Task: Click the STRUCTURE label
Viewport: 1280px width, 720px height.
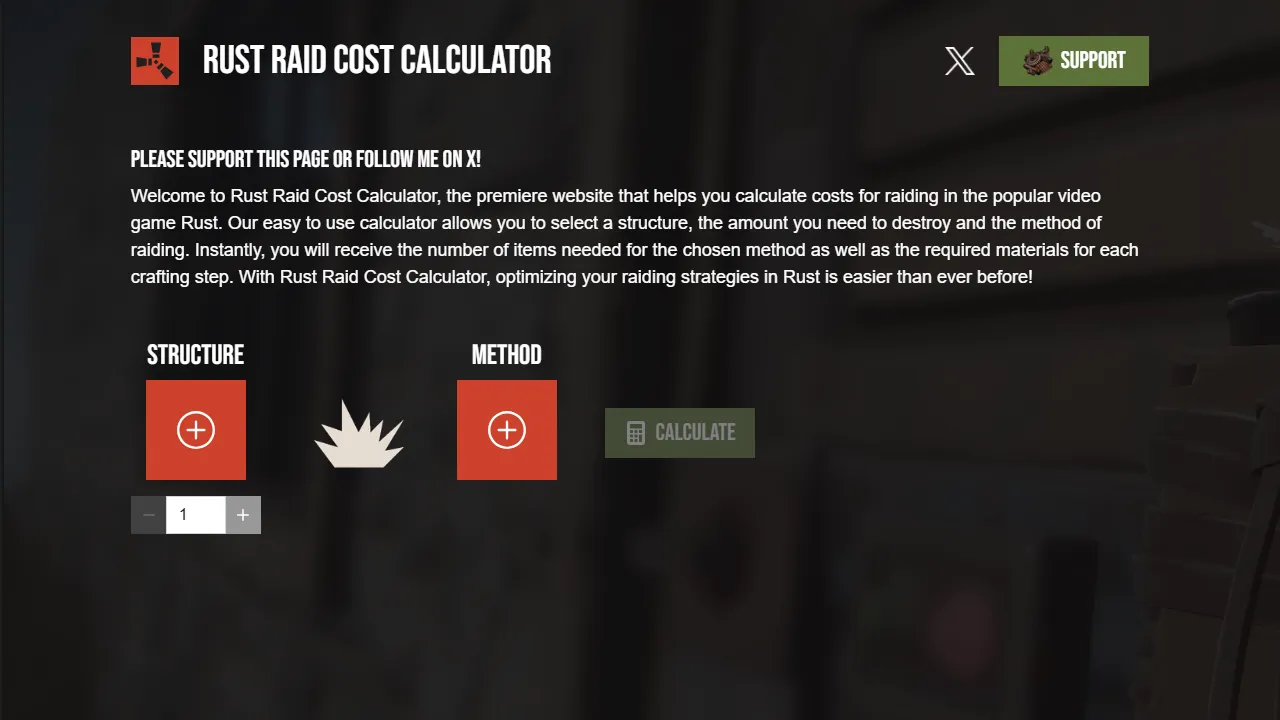Action: 196,354
